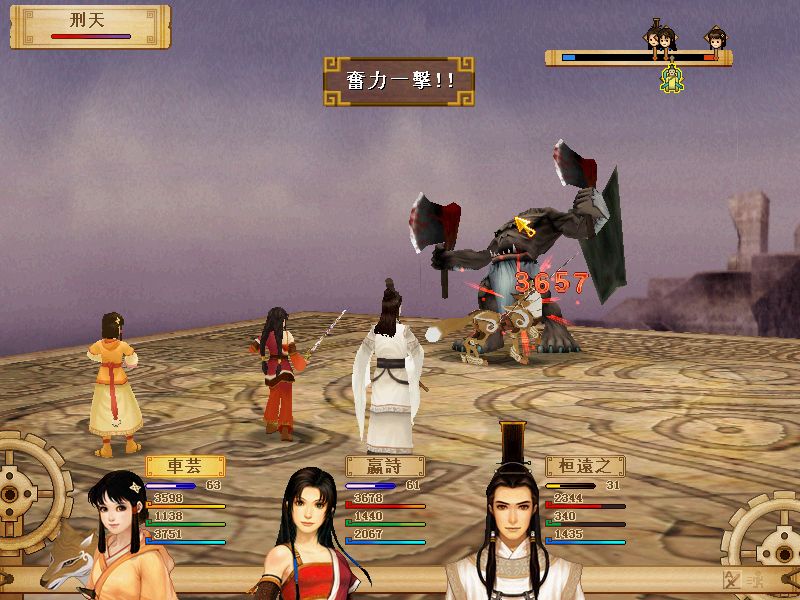Click the 車芸 name plate
The width and height of the screenshot is (800, 600).
185,466
